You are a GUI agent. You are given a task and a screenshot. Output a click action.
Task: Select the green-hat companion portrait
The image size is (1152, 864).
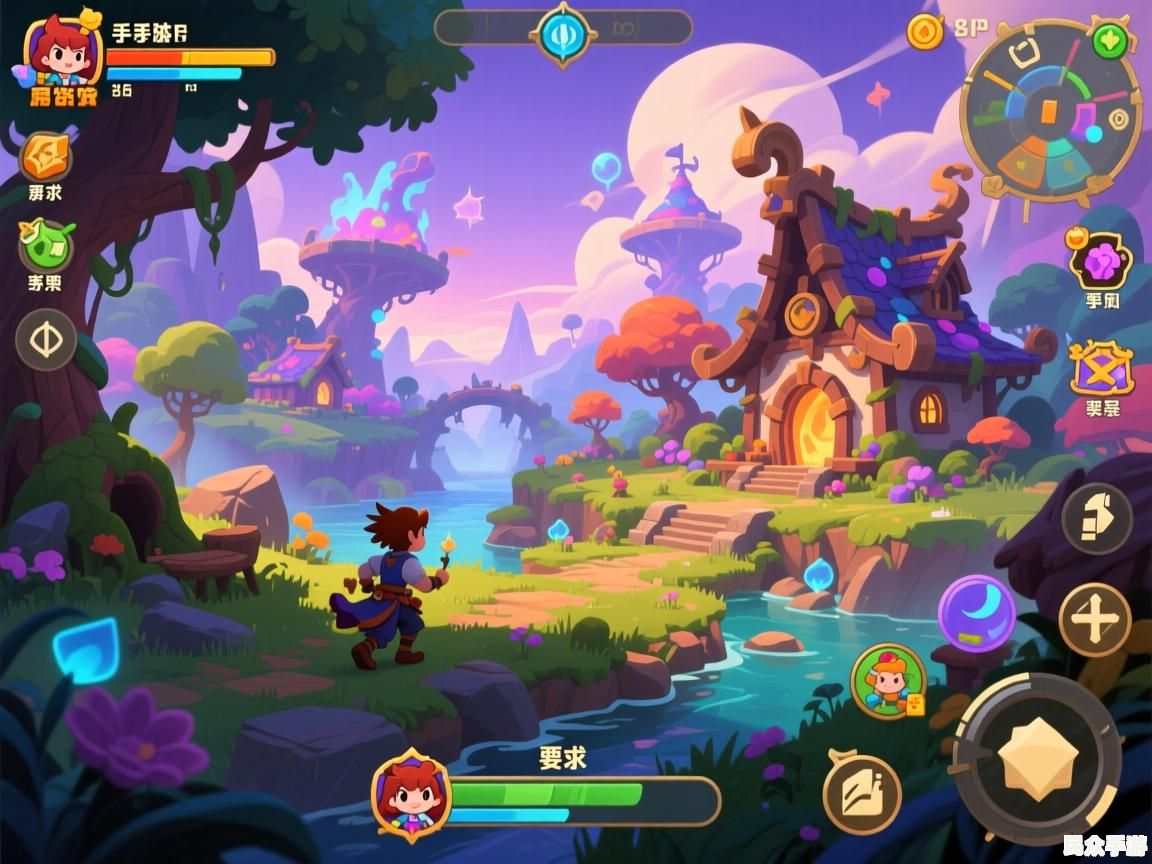point(887,680)
